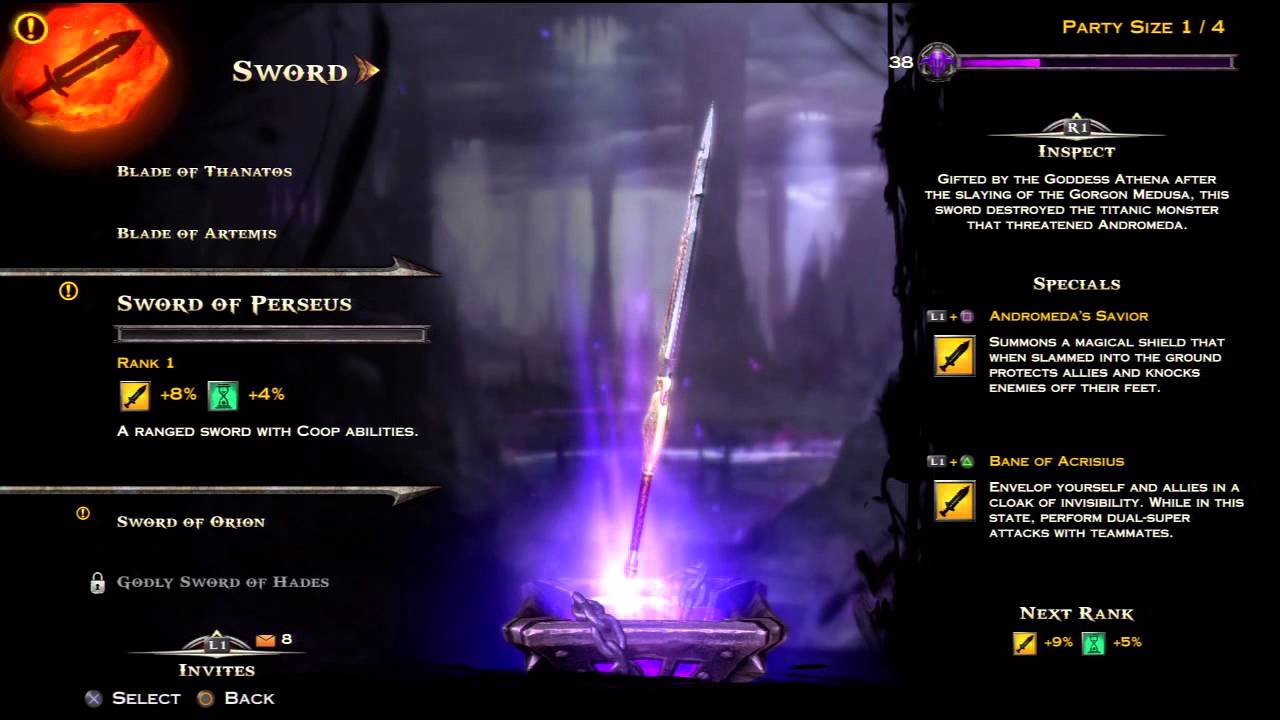Select the Sword of Perseus entry
This screenshot has width=1280, height=720.
pos(234,304)
